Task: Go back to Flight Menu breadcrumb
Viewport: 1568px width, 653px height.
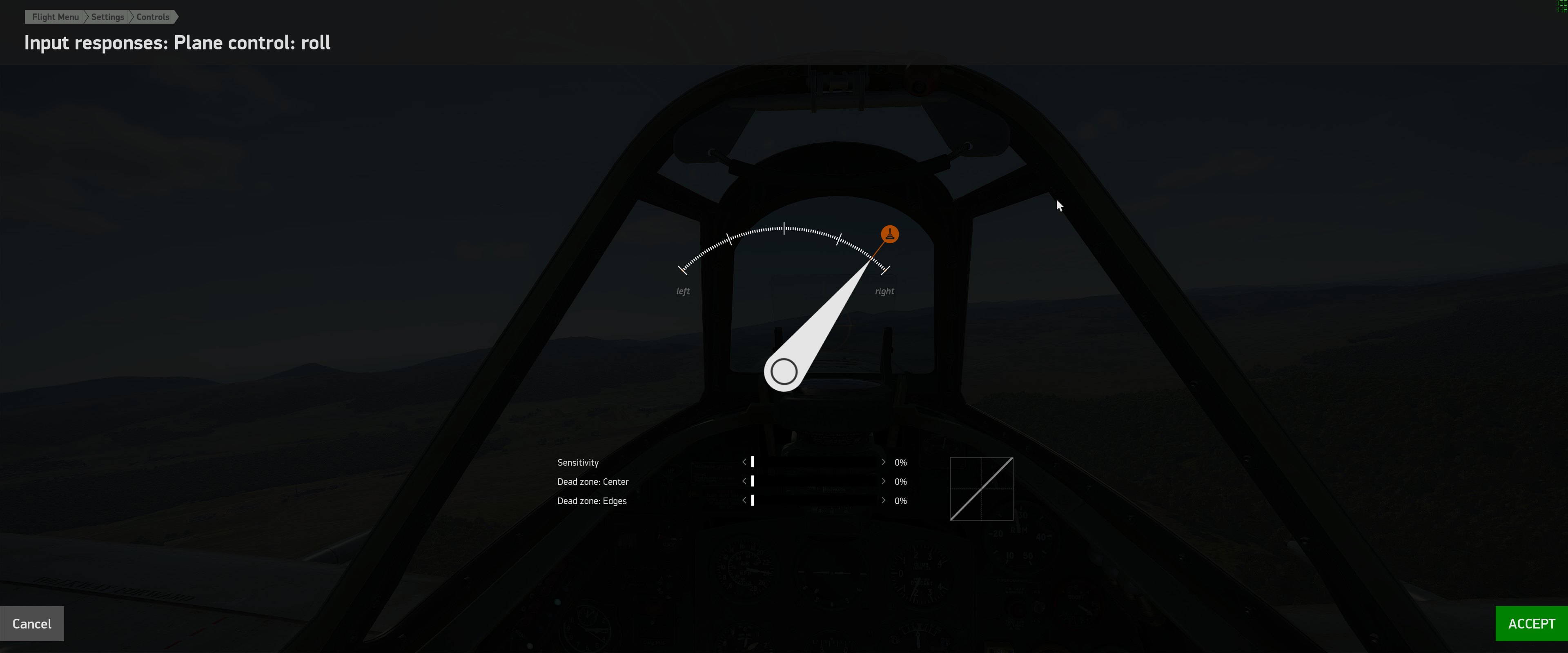Action: 56,17
